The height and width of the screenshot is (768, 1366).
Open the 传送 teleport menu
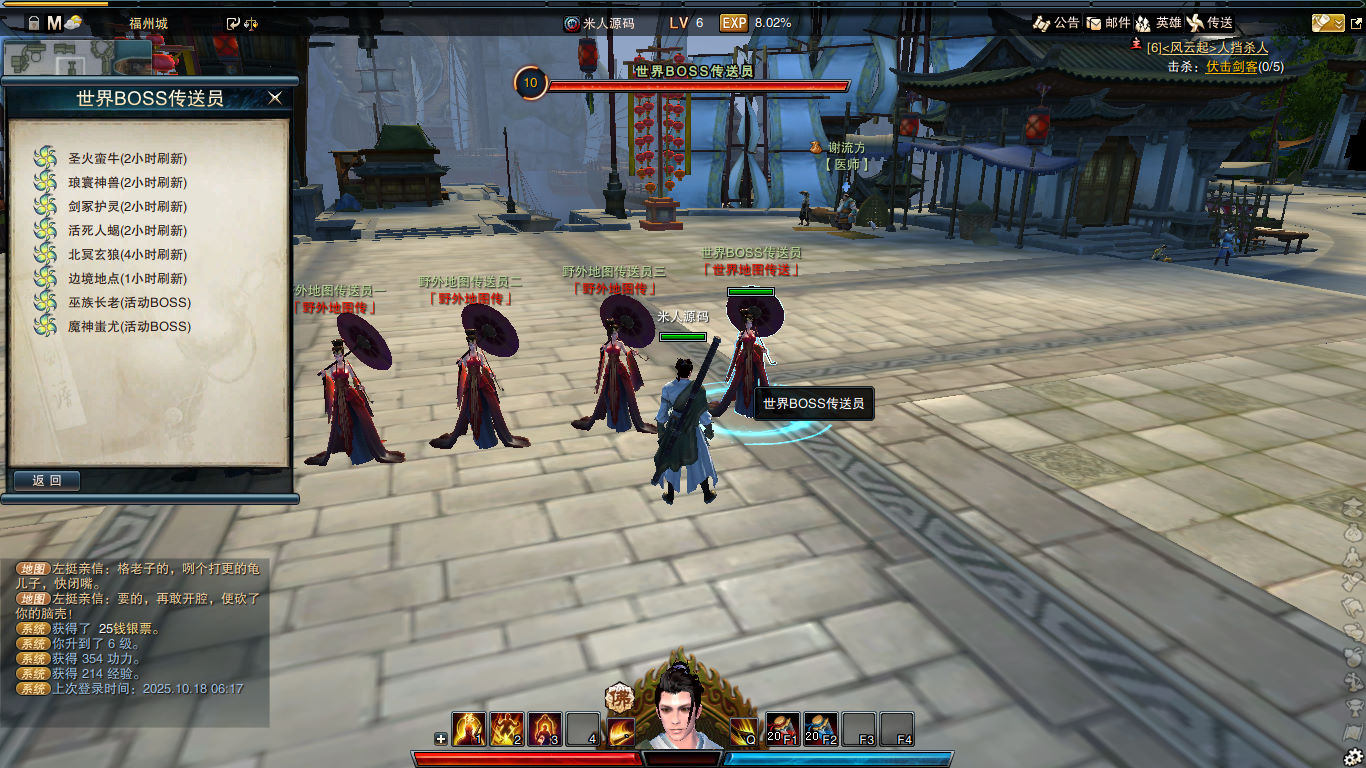(1209, 23)
